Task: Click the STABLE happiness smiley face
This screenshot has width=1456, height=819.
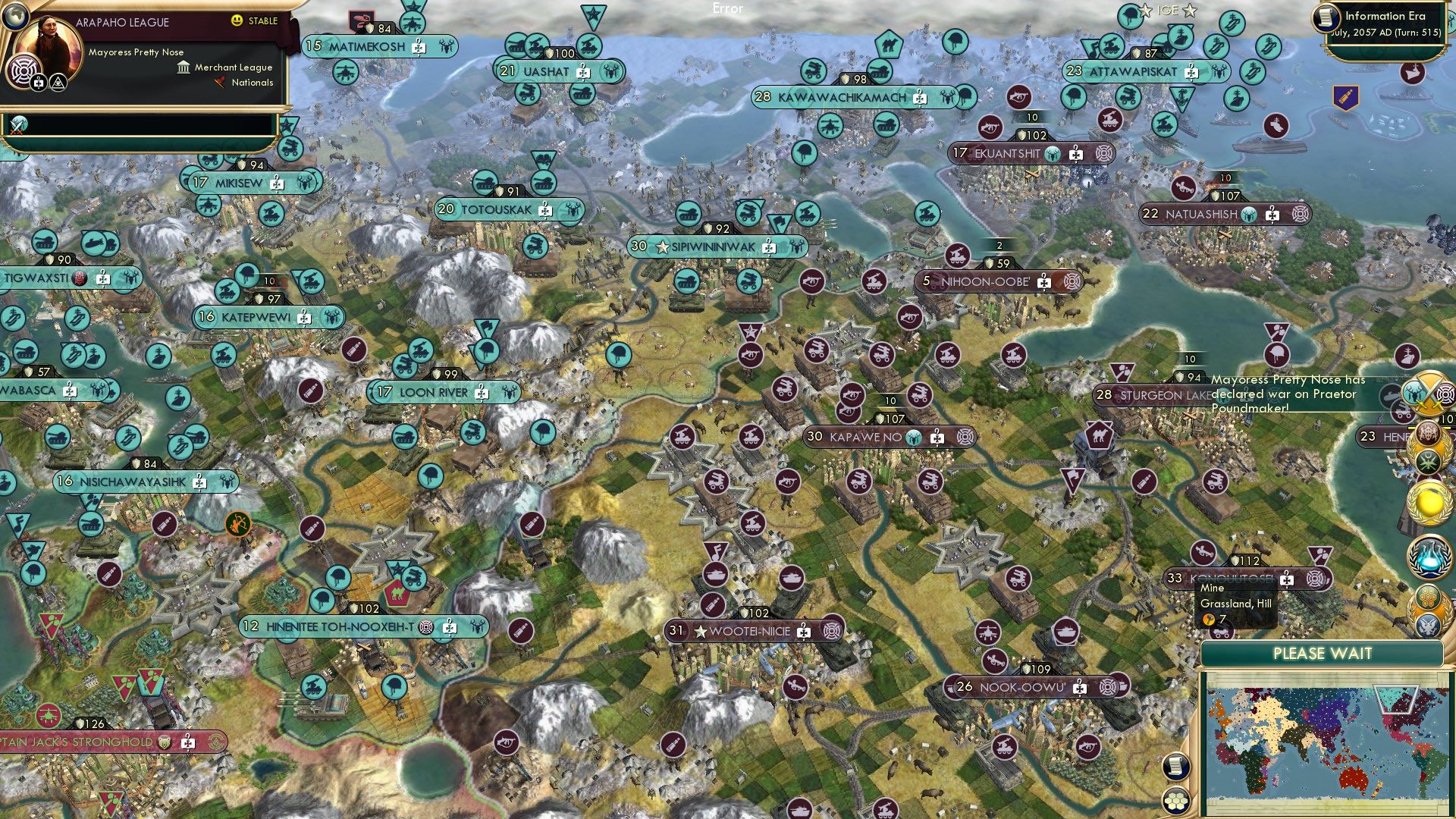Action: [x=237, y=21]
